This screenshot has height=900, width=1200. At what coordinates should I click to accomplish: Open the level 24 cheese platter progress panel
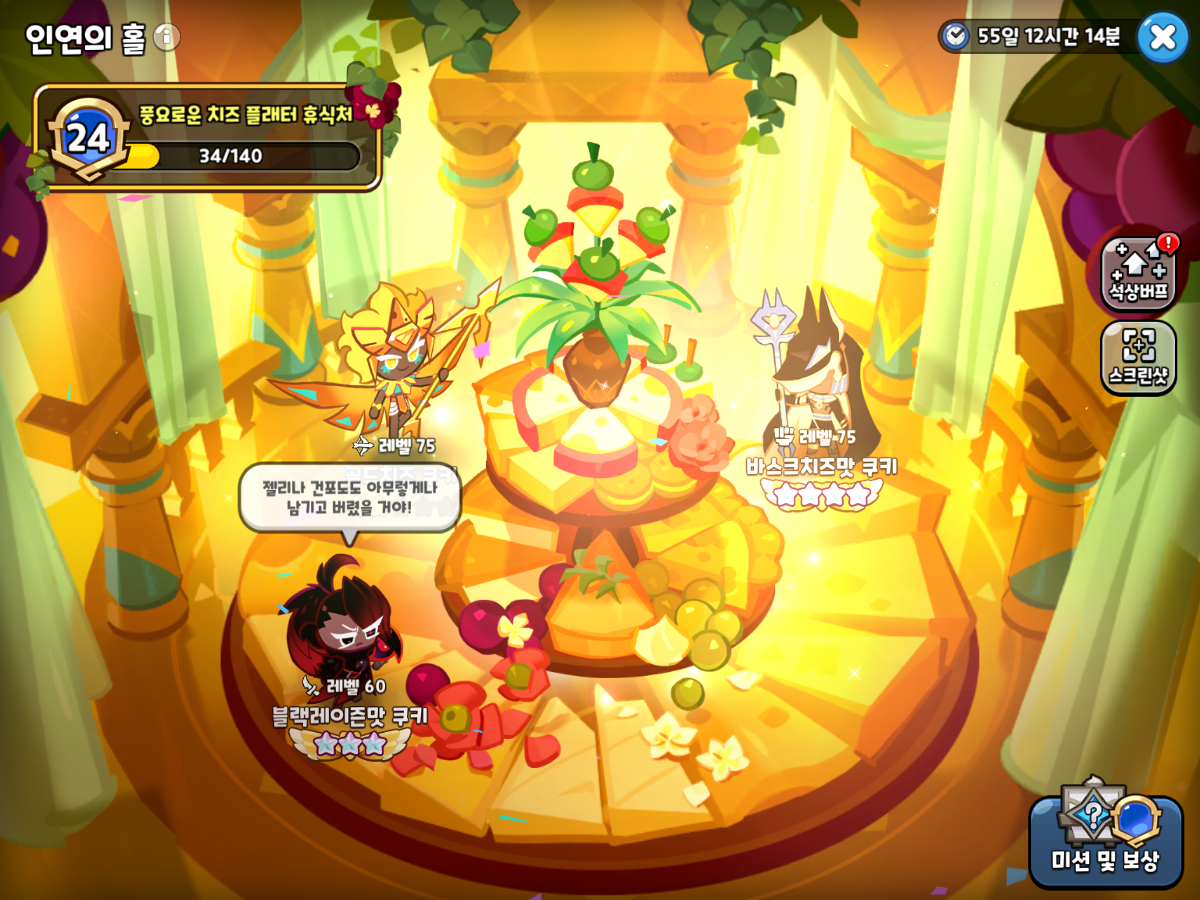(208, 138)
